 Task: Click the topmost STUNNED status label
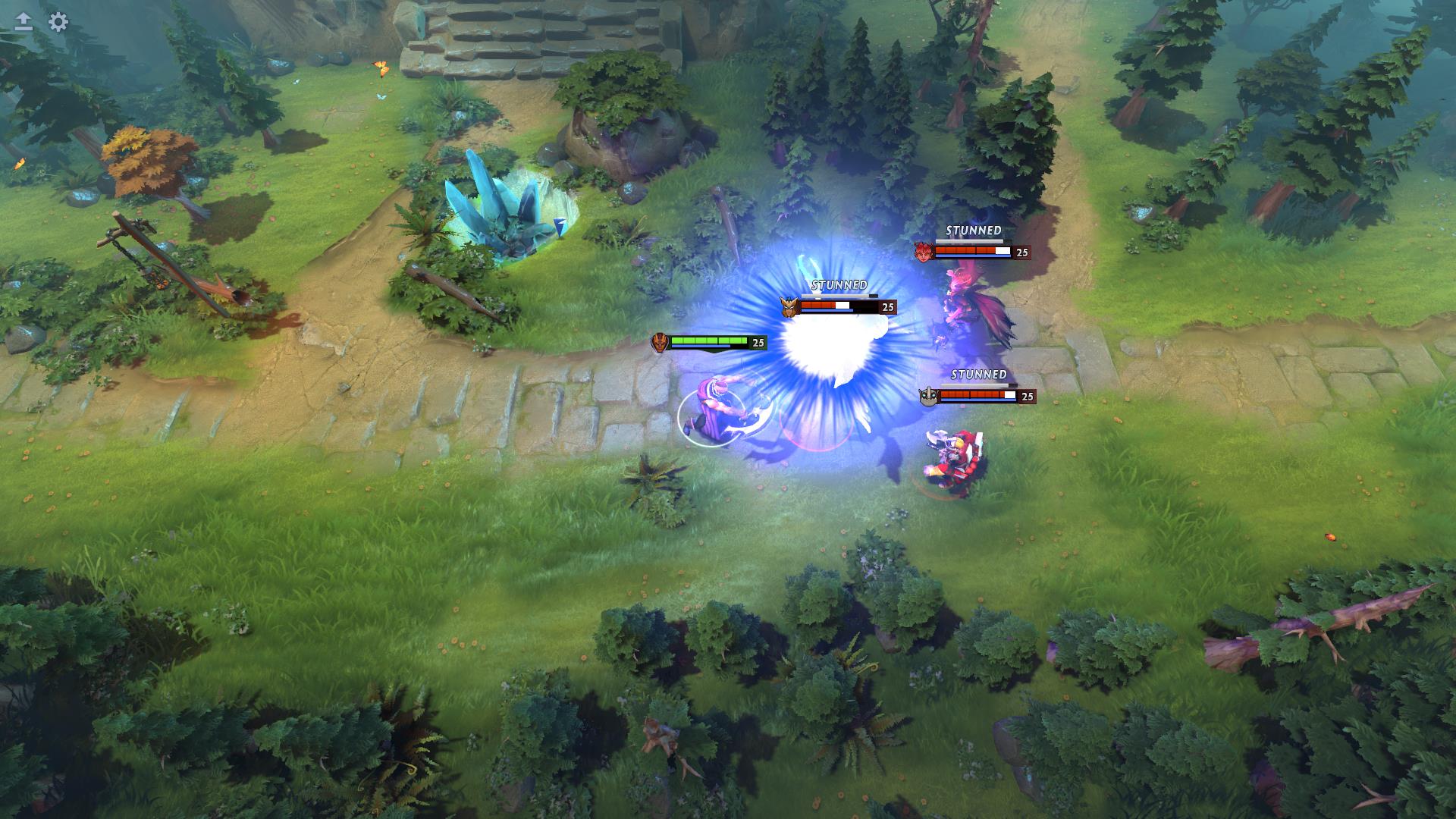[x=974, y=228]
